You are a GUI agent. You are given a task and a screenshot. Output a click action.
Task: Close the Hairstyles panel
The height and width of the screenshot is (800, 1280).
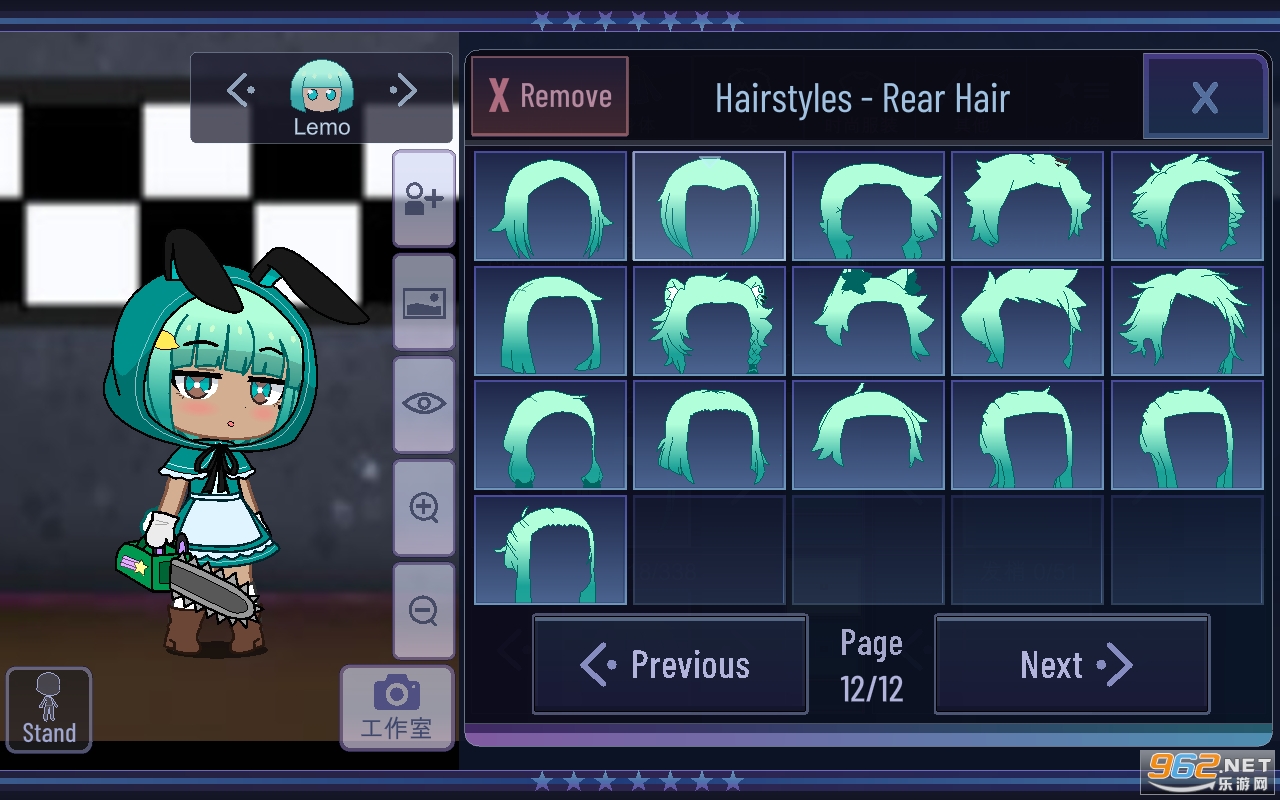point(1204,97)
